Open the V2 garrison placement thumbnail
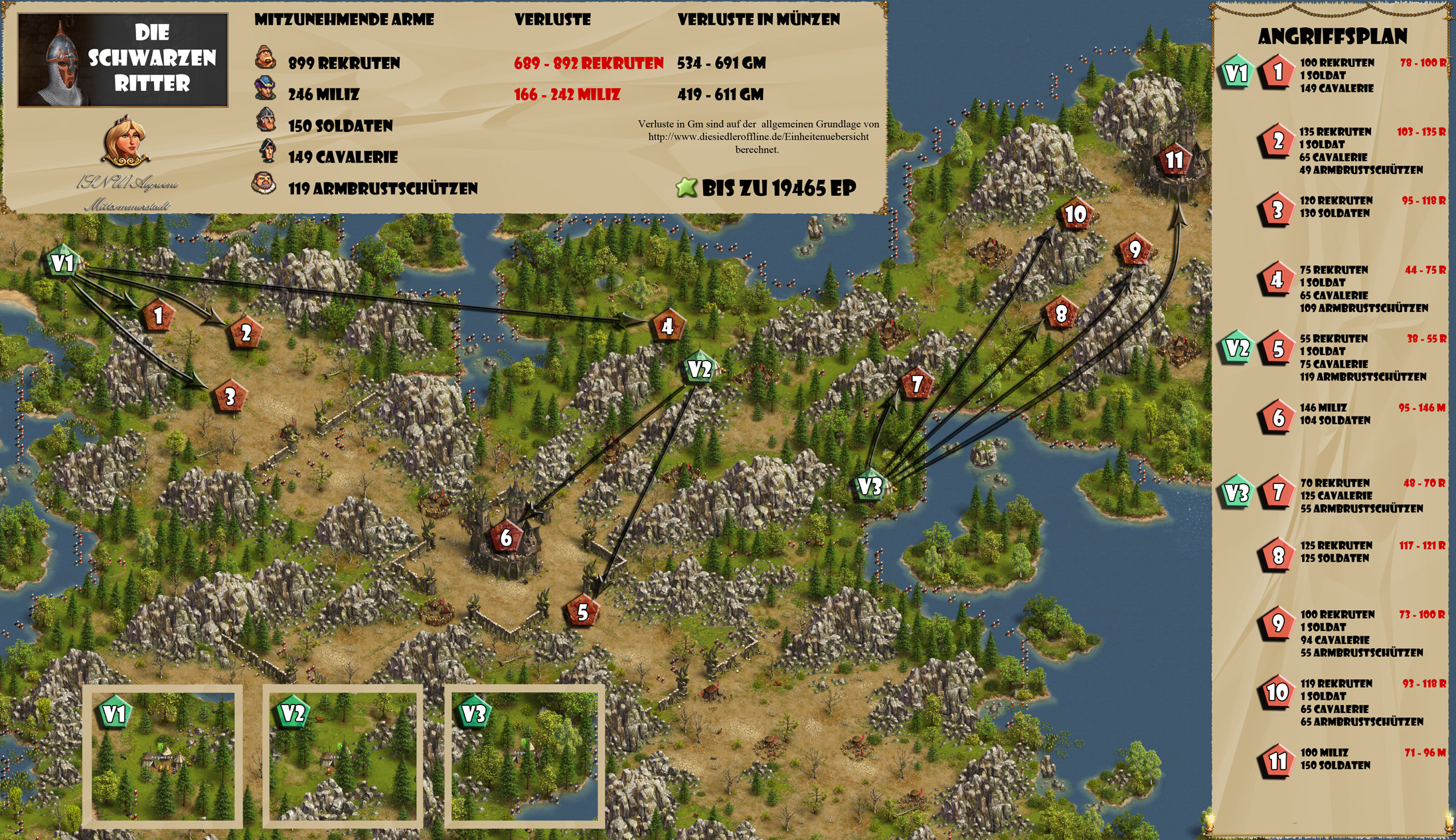The height and width of the screenshot is (840, 1456). pyautogui.click(x=343, y=756)
